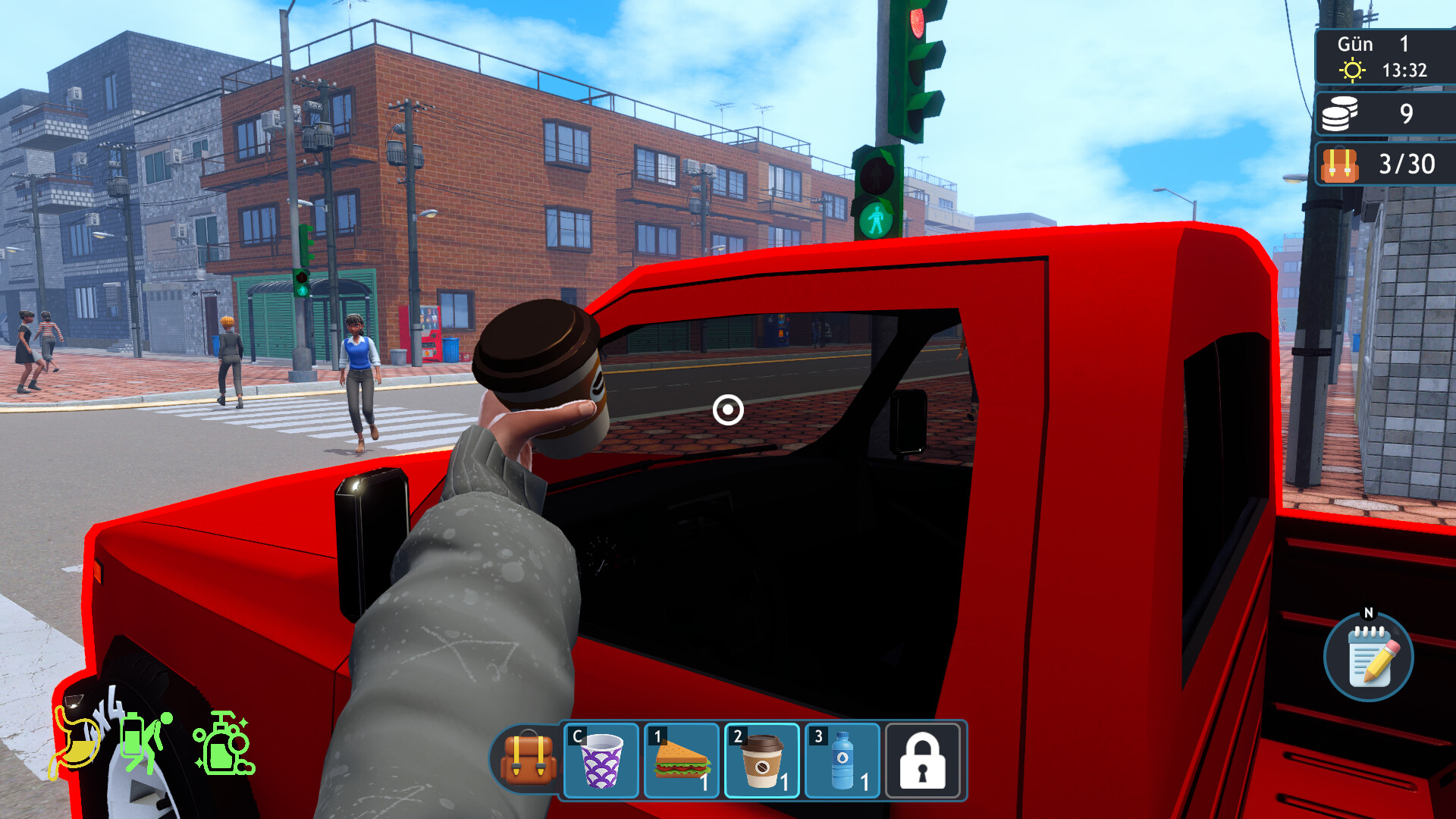This screenshot has width=1456, height=819.
Task: Select the sandwich in hotbar slot 1
Action: click(680, 762)
